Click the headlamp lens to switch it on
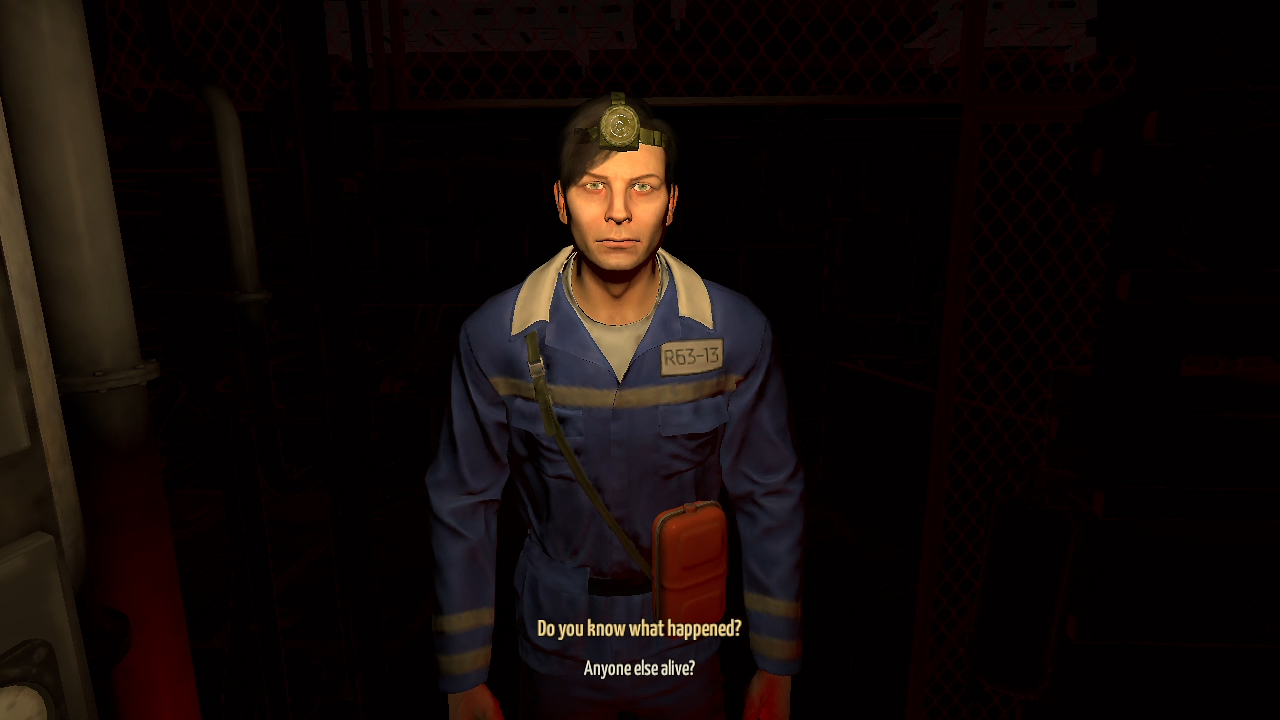 [618, 123]
